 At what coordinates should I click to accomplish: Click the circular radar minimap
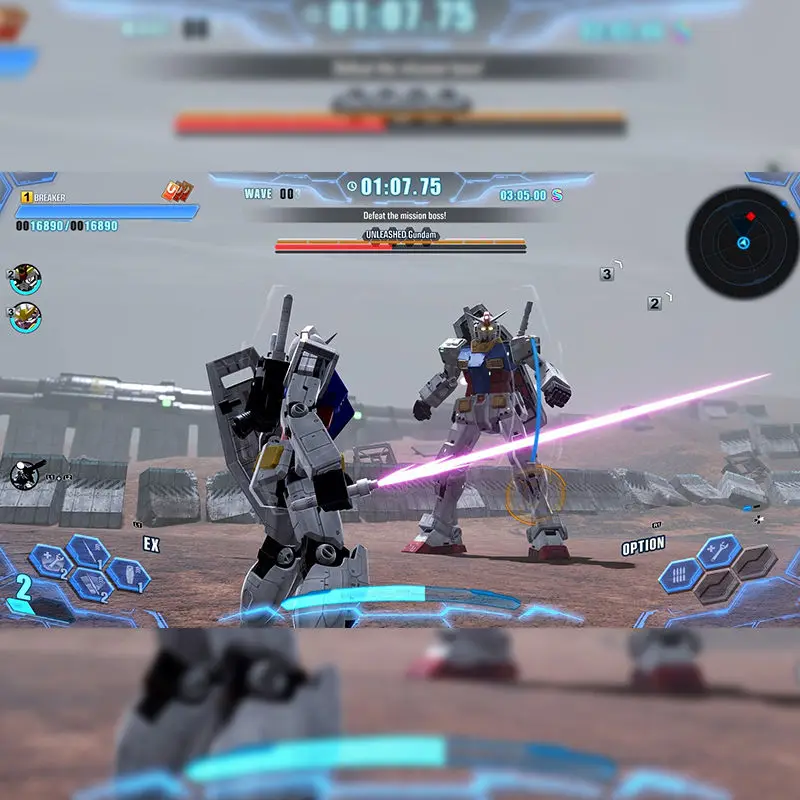click(x=742, y=242)
